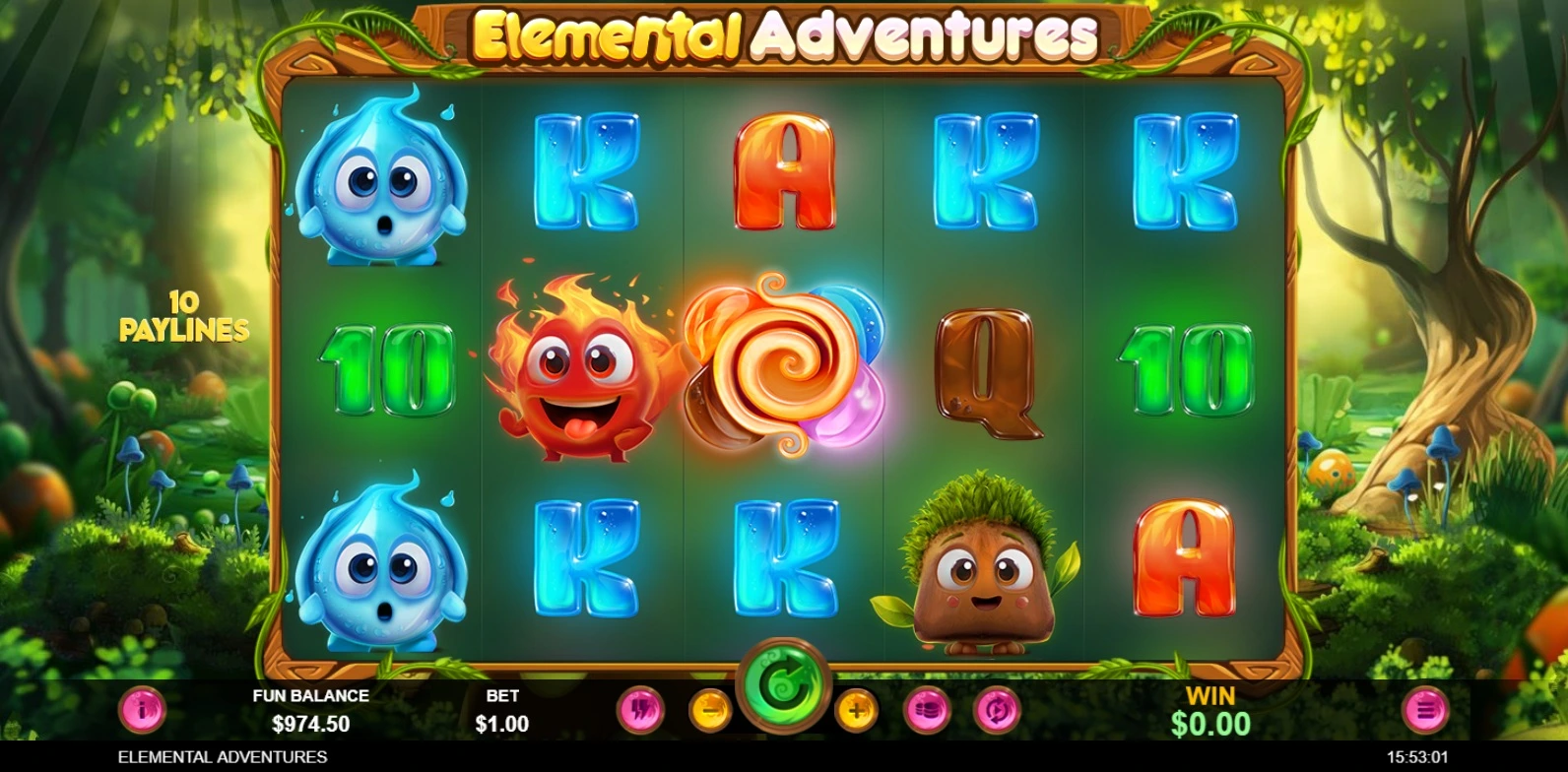Decrease the bet with the minus button
The image size is (1568, 772).
pos(711,710)
